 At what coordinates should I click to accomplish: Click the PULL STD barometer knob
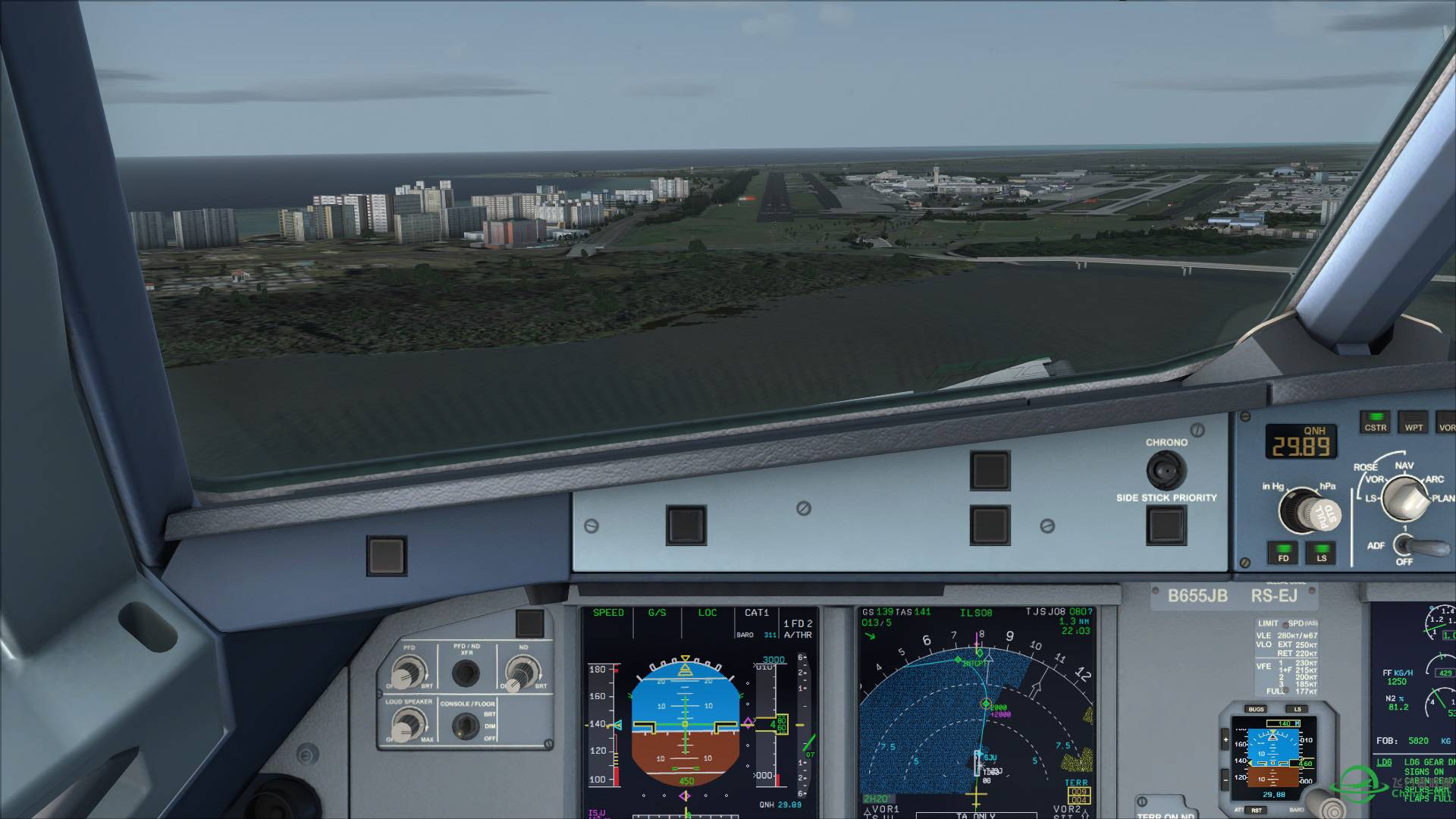[1308, 510]
